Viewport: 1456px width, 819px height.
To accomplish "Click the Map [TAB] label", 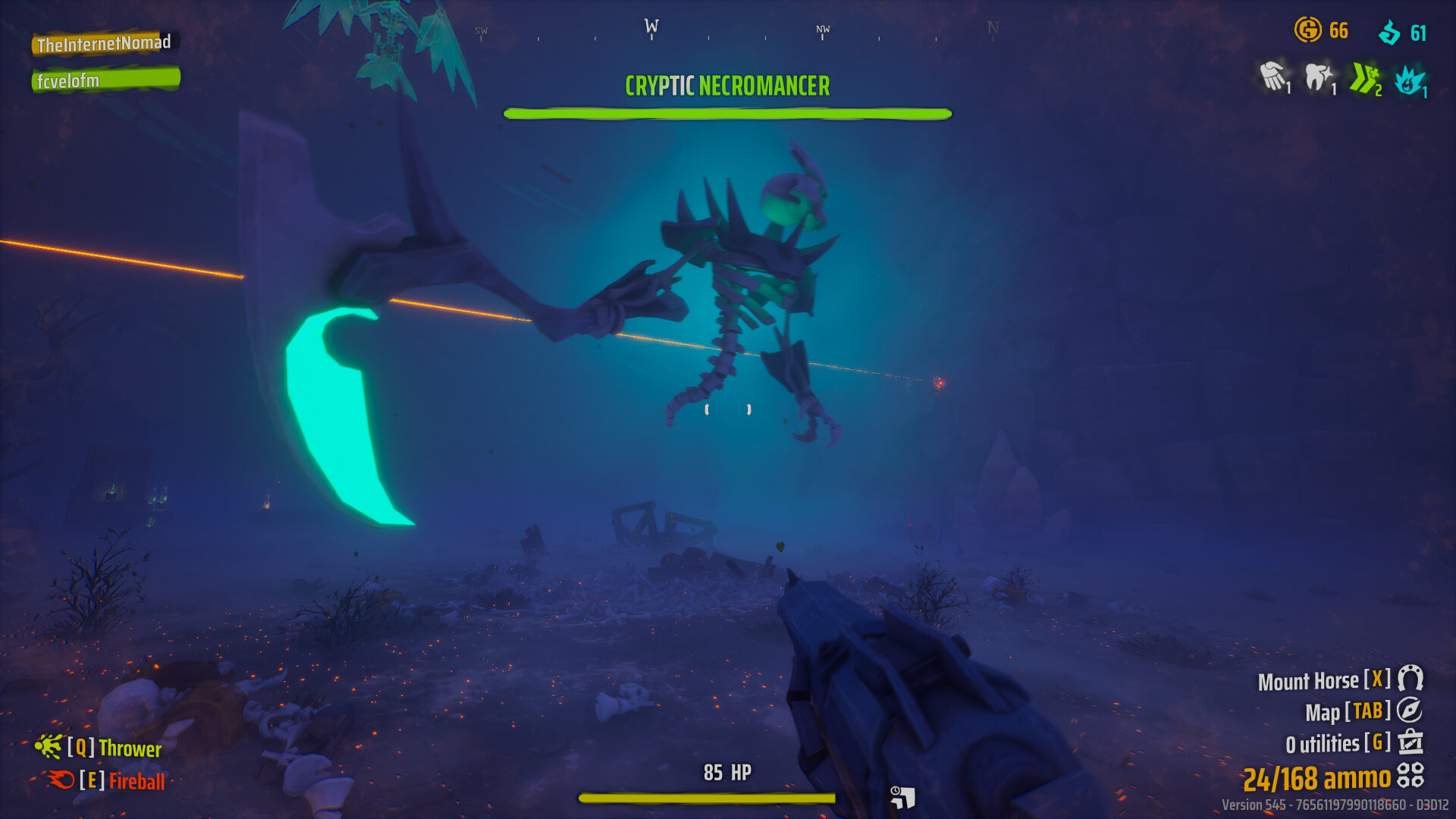I will (x=1348, y=712).
